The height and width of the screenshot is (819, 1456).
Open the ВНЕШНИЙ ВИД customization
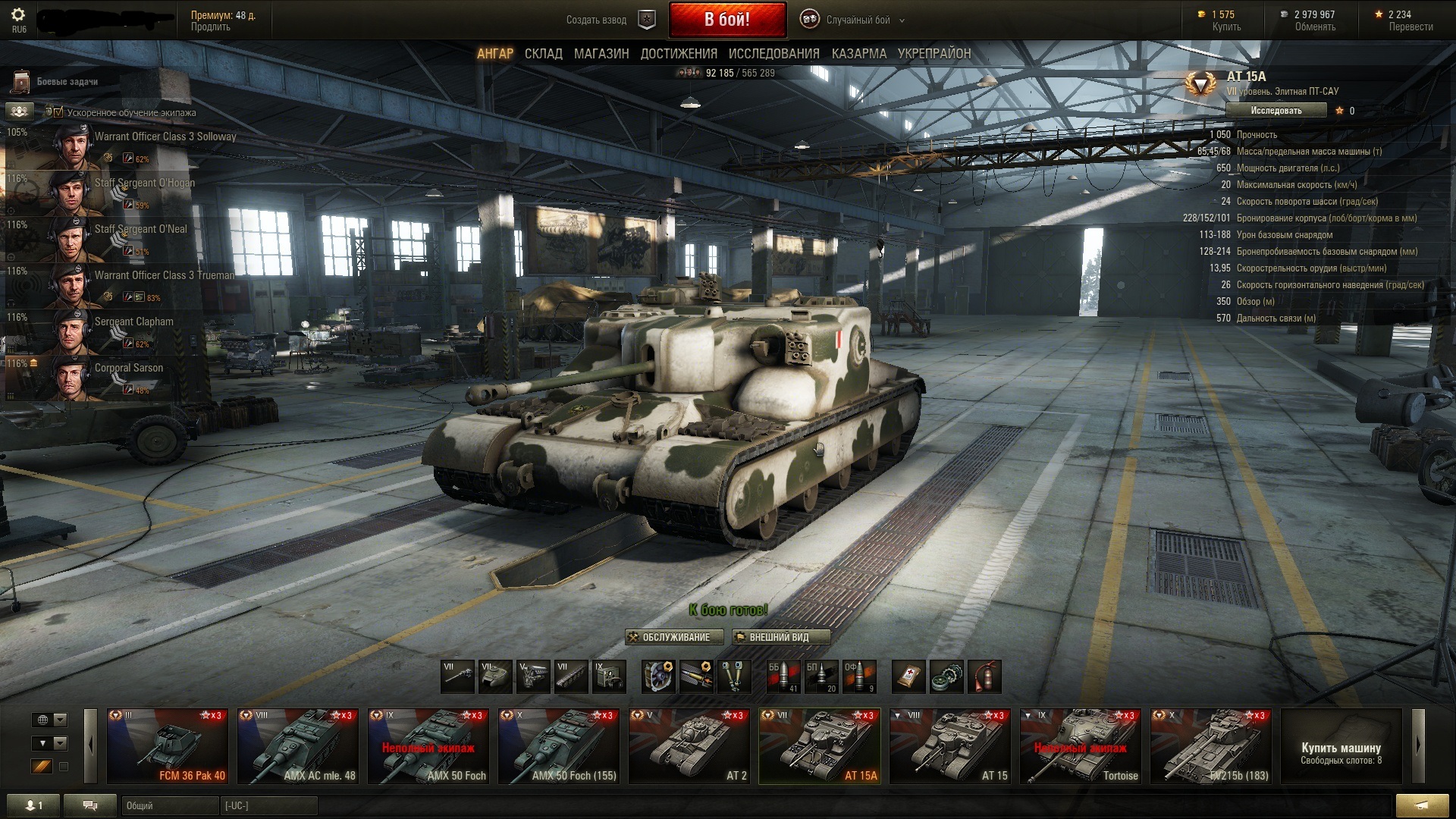[x=780, y=637]
